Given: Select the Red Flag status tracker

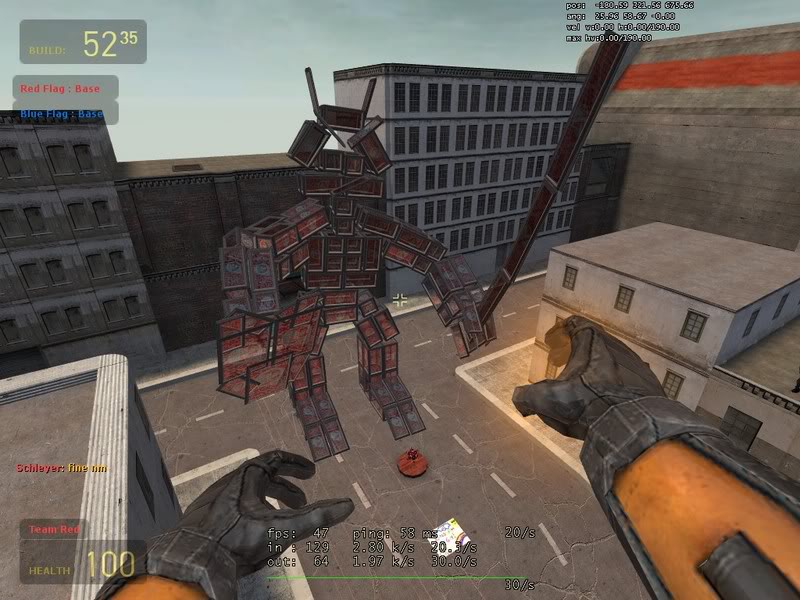Looking at the screenshot, I should (x=62, y=89).
